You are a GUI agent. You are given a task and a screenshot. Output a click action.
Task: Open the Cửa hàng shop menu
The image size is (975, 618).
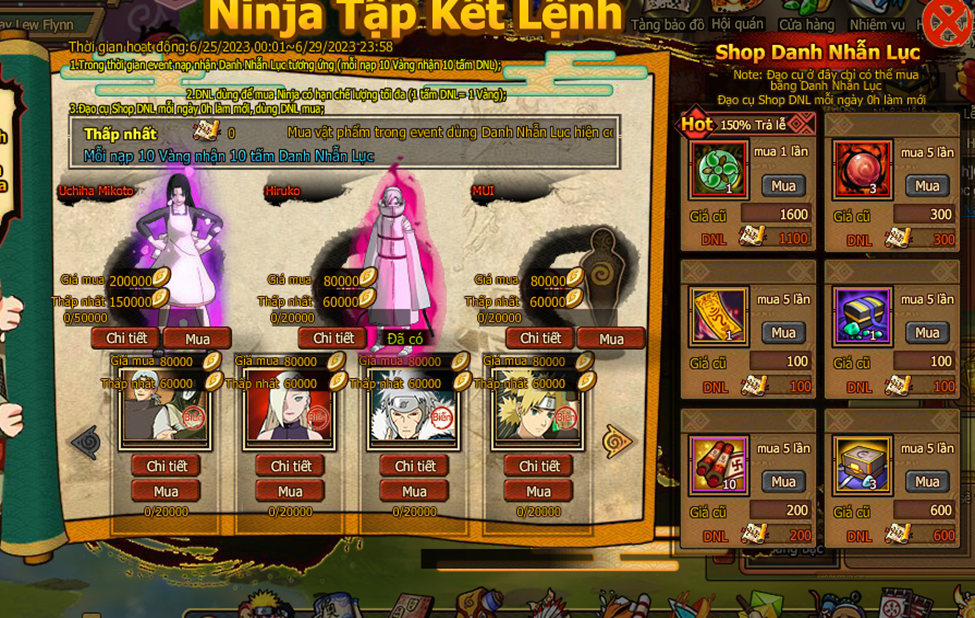pos(806,22)
